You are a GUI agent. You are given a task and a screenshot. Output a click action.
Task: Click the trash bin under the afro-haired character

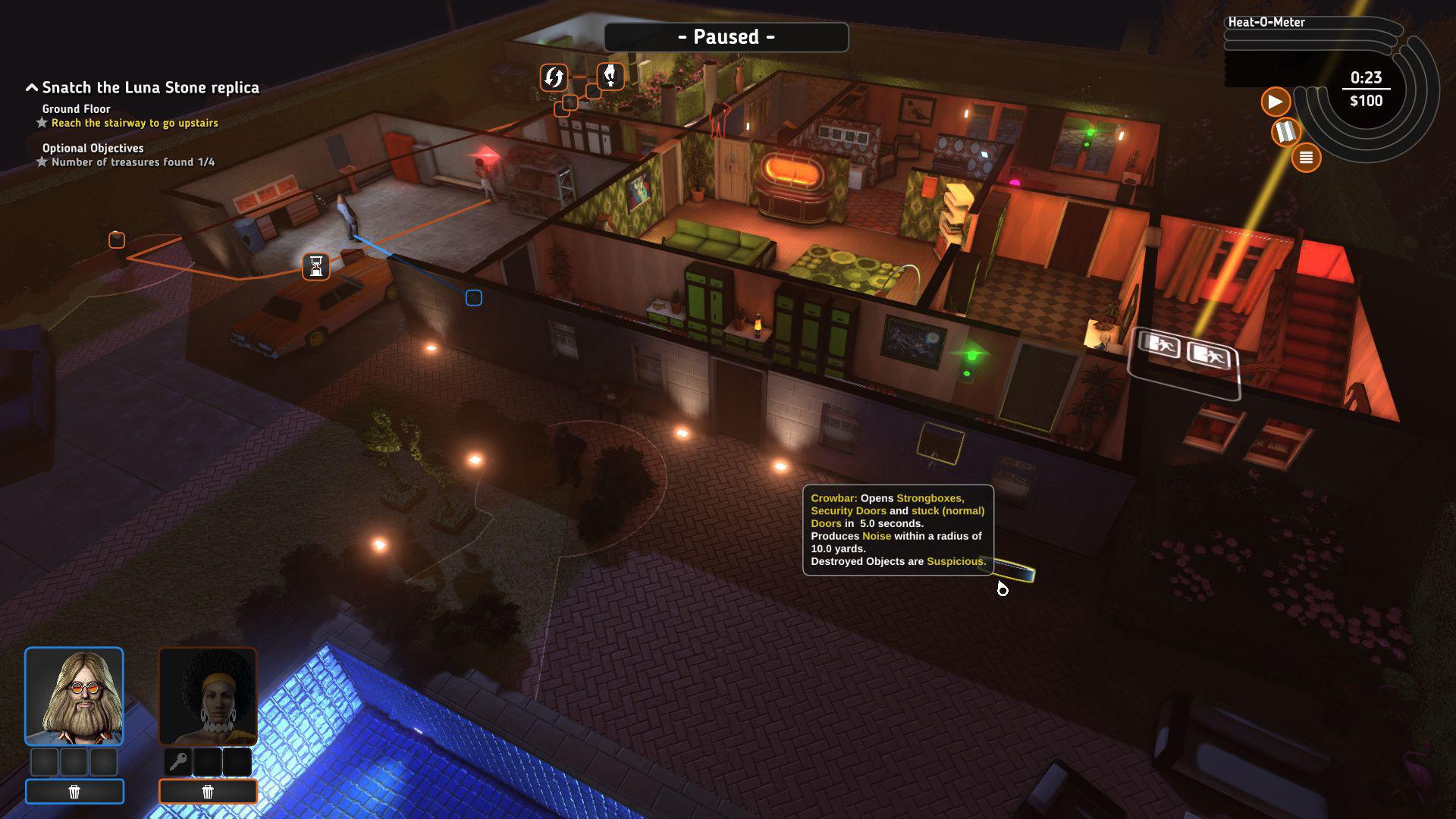click(x=207, y=791)
